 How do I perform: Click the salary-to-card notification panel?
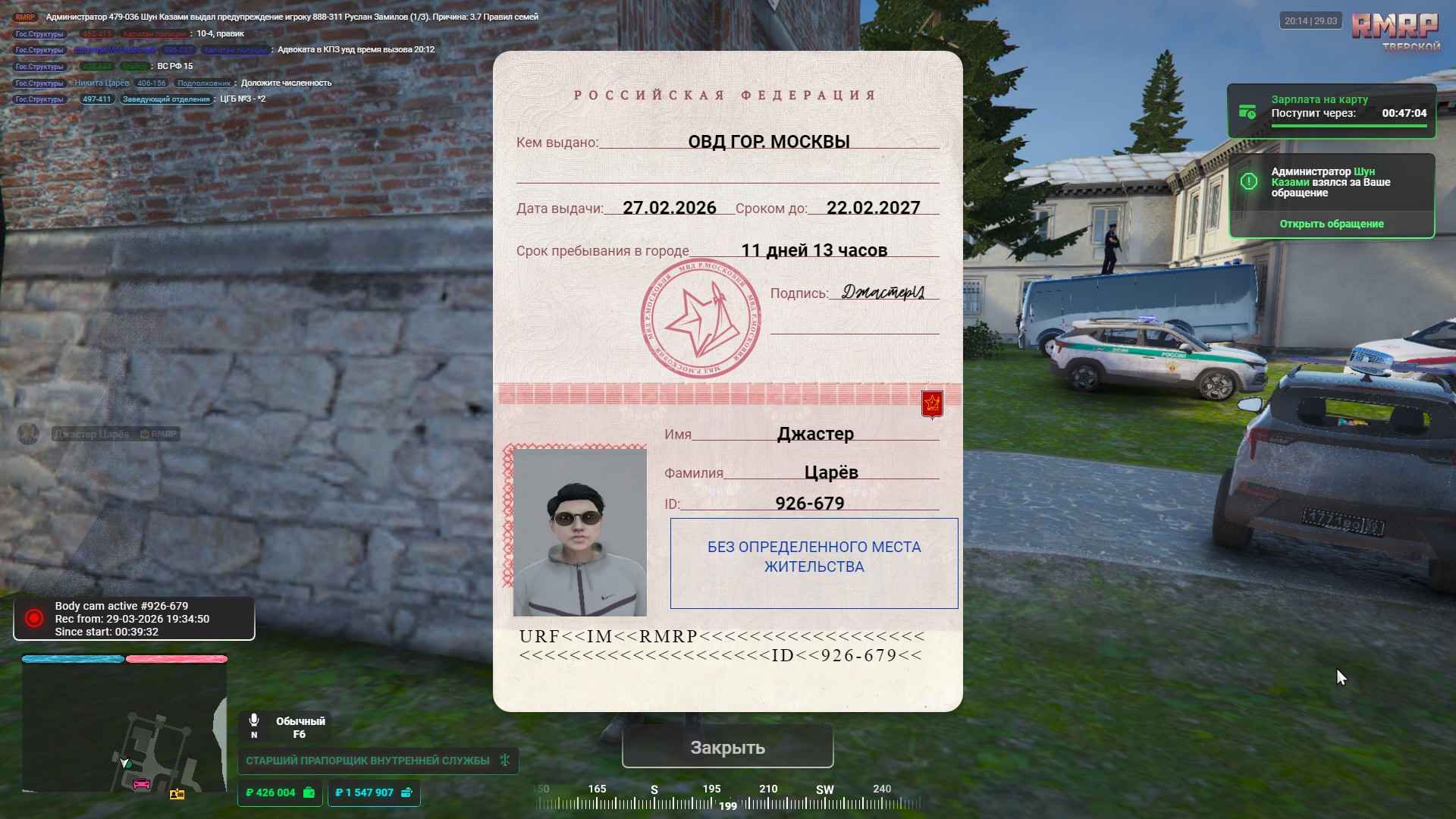[x=1331, y=111]
